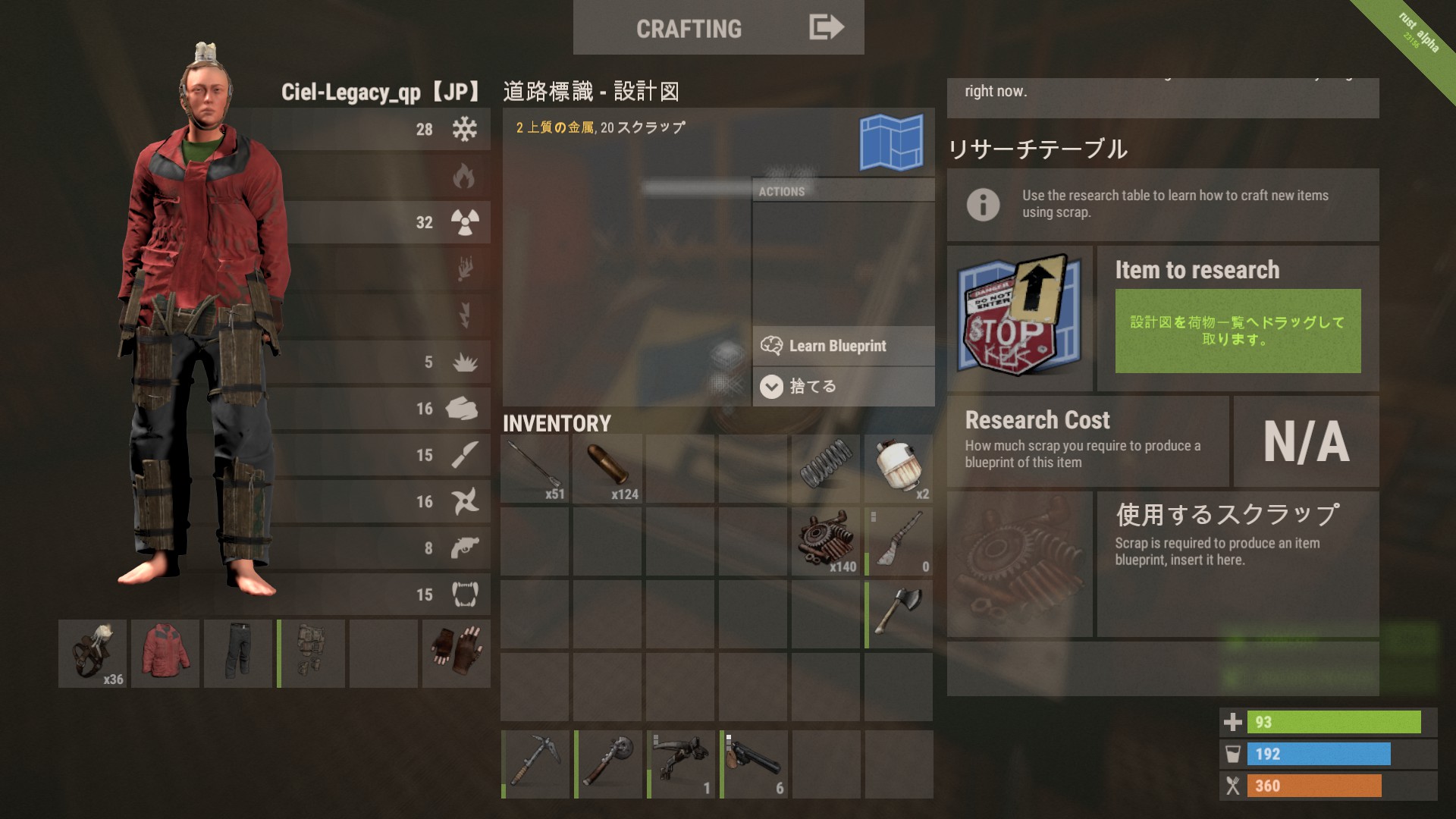This screenshot has width=1456, height=819.
Task: Click the teeth status icon showing 15
Action: 466,595
